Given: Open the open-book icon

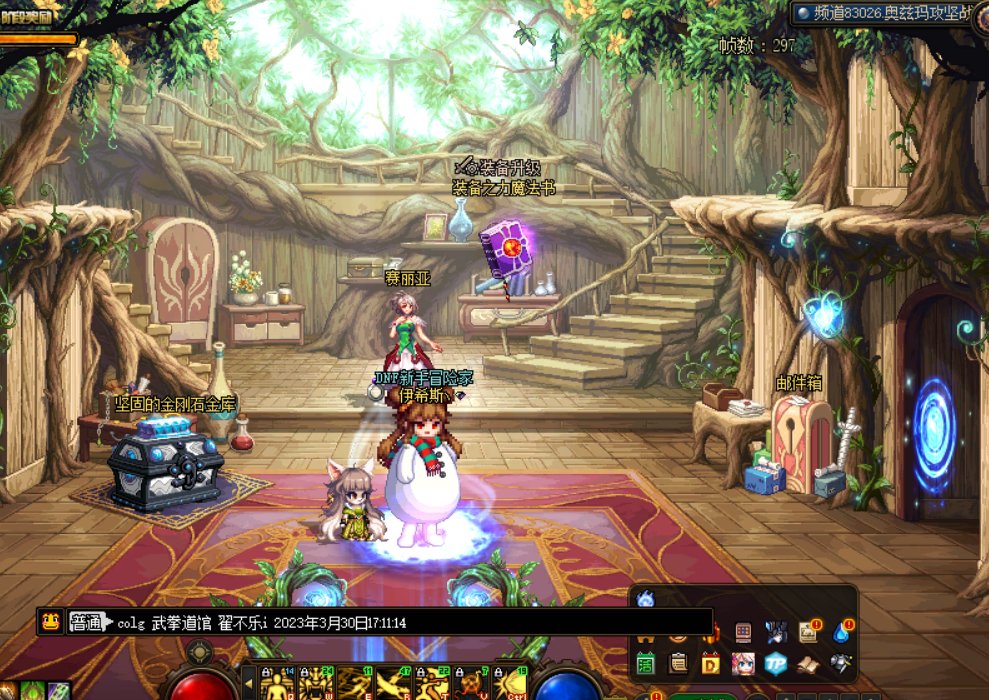Looking at the screenshot, I should pos(808,663).
